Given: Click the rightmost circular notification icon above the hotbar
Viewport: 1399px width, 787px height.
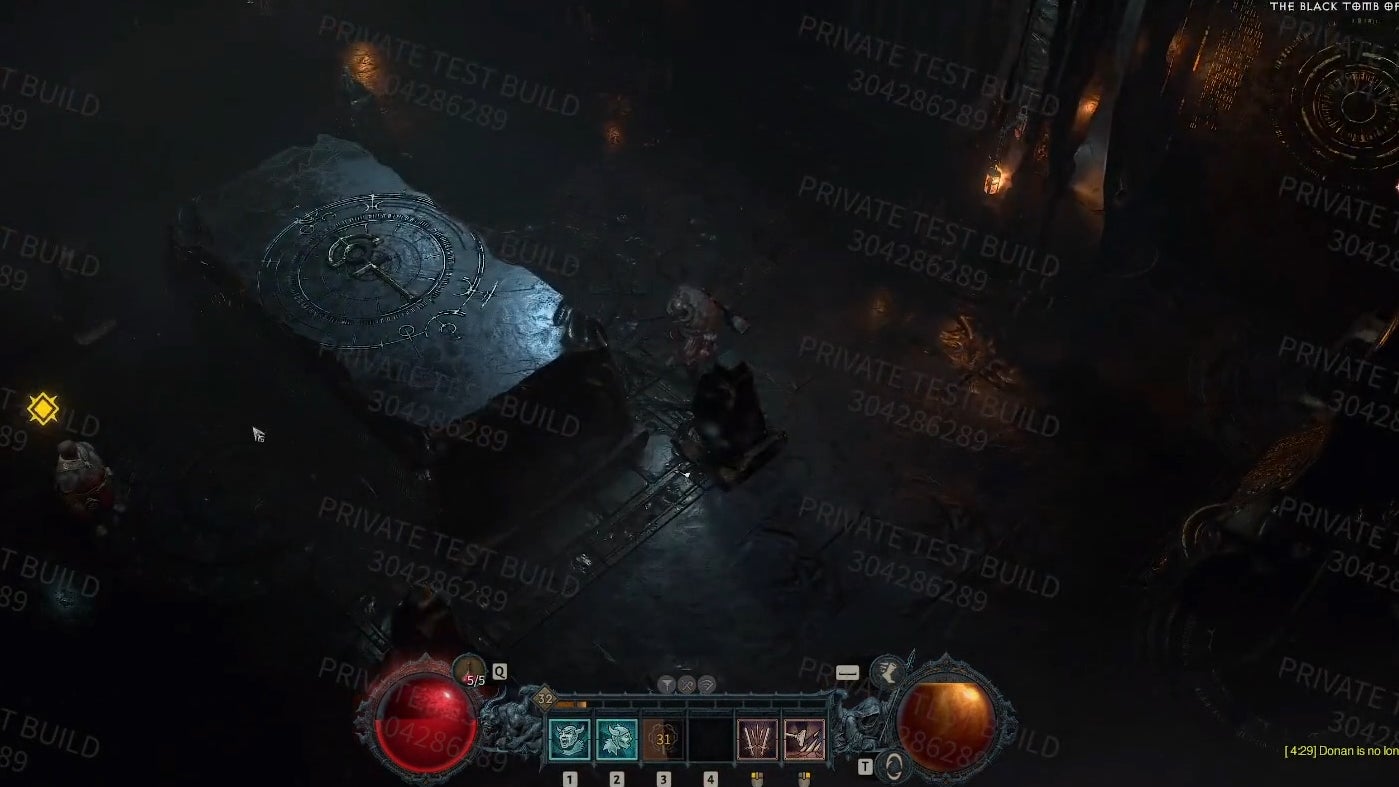Looking at the screenshot, I should (706, 684).
